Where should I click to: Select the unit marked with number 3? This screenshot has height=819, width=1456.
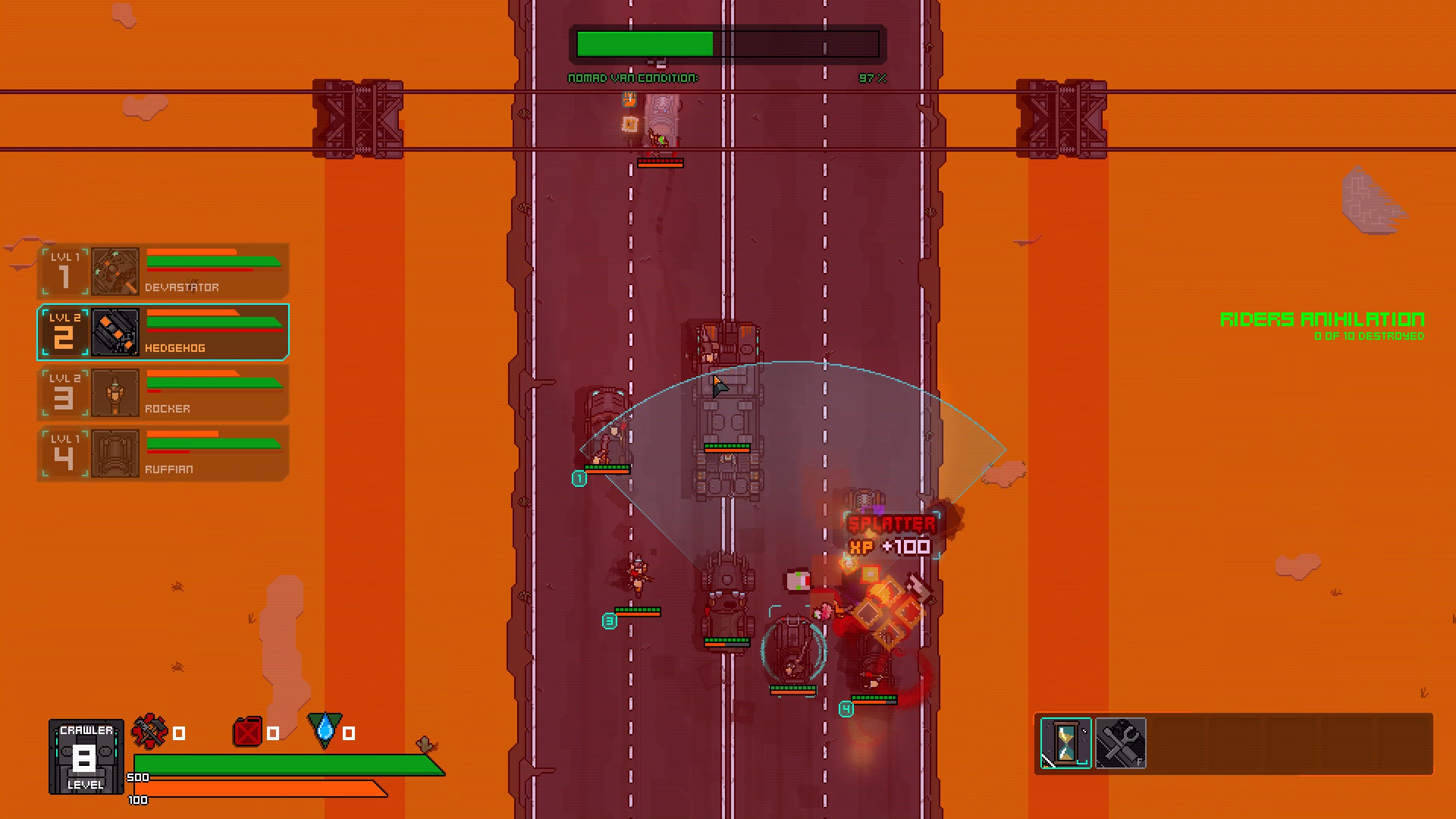639,576
